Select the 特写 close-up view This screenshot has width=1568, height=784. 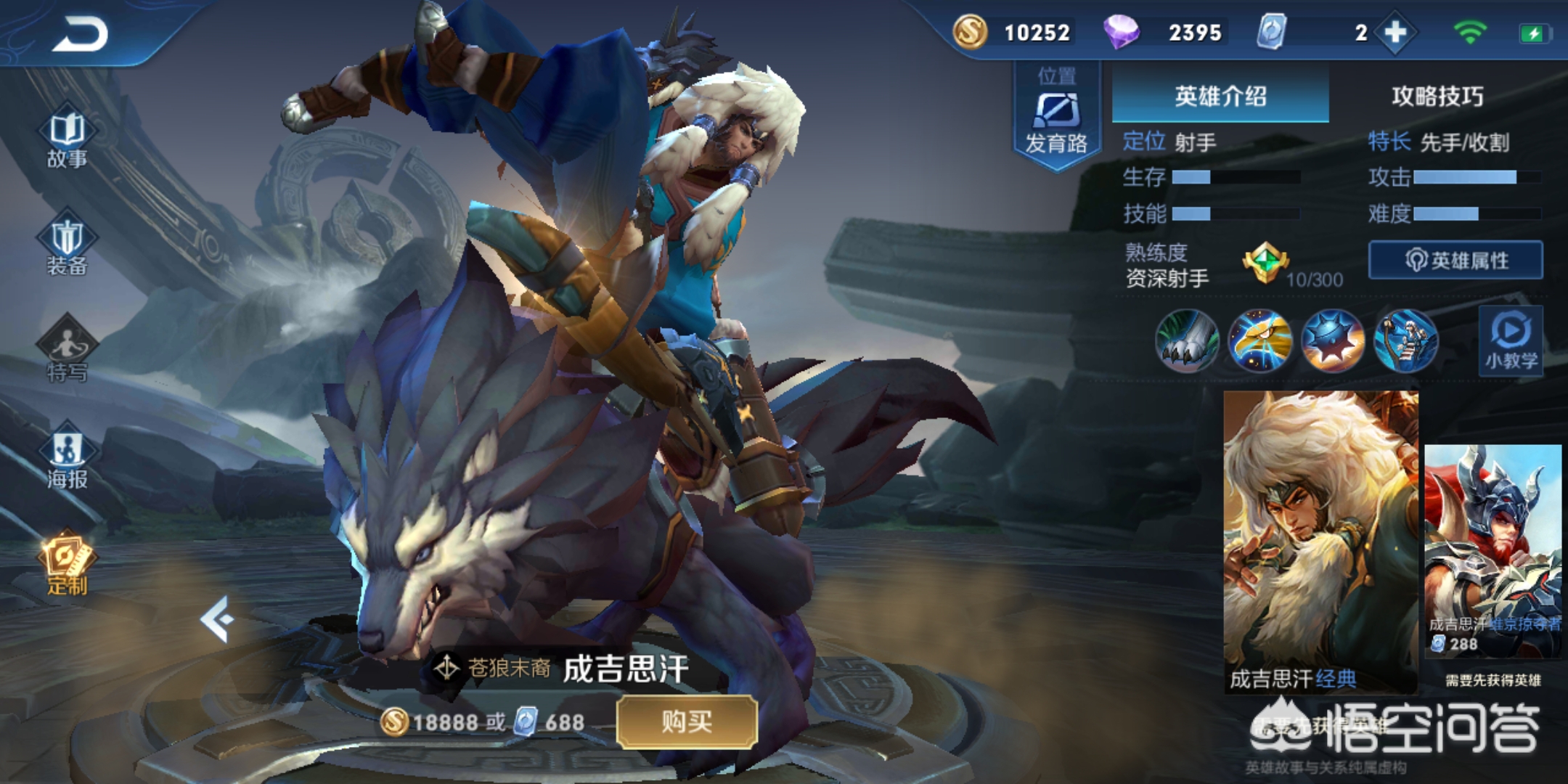[x=67, y=351]
